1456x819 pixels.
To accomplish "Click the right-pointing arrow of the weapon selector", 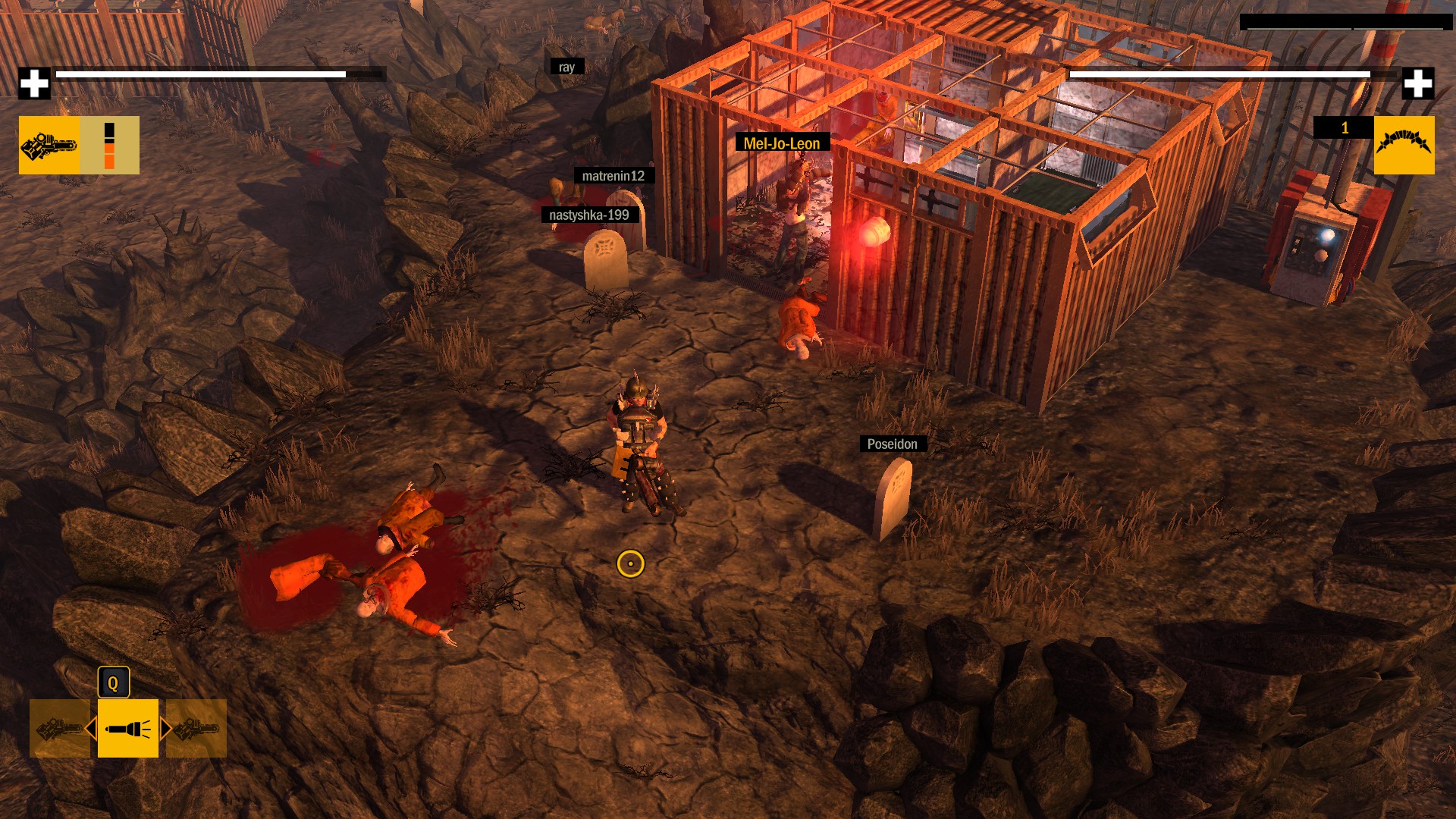I will [165, 729].
